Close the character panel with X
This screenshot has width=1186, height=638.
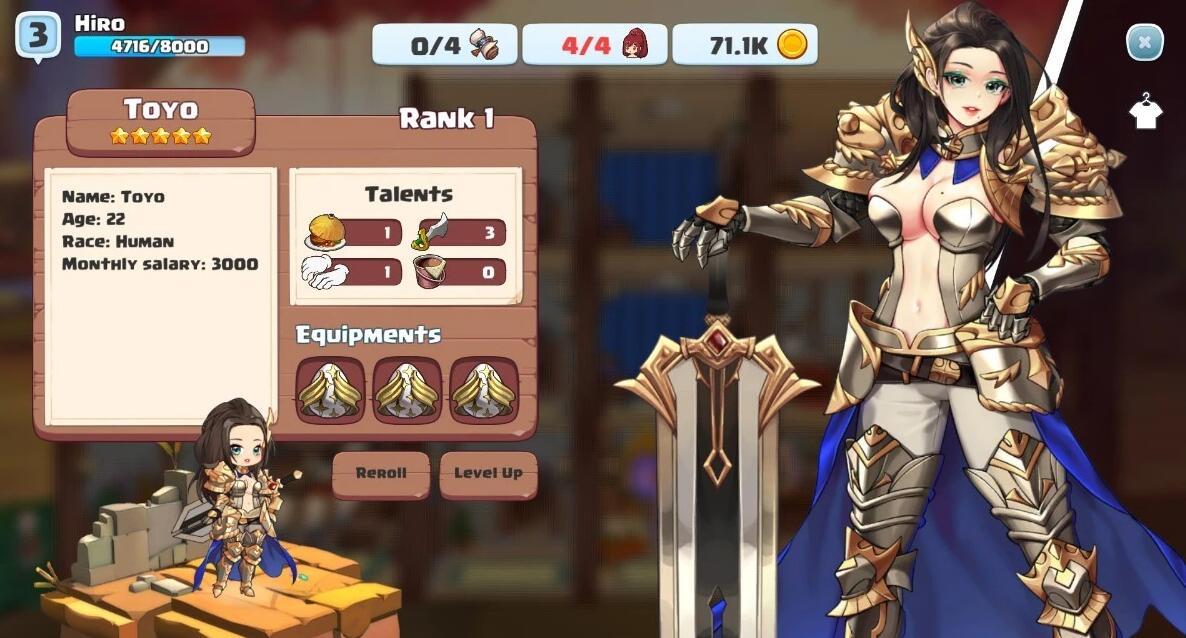pos(1144,43)
